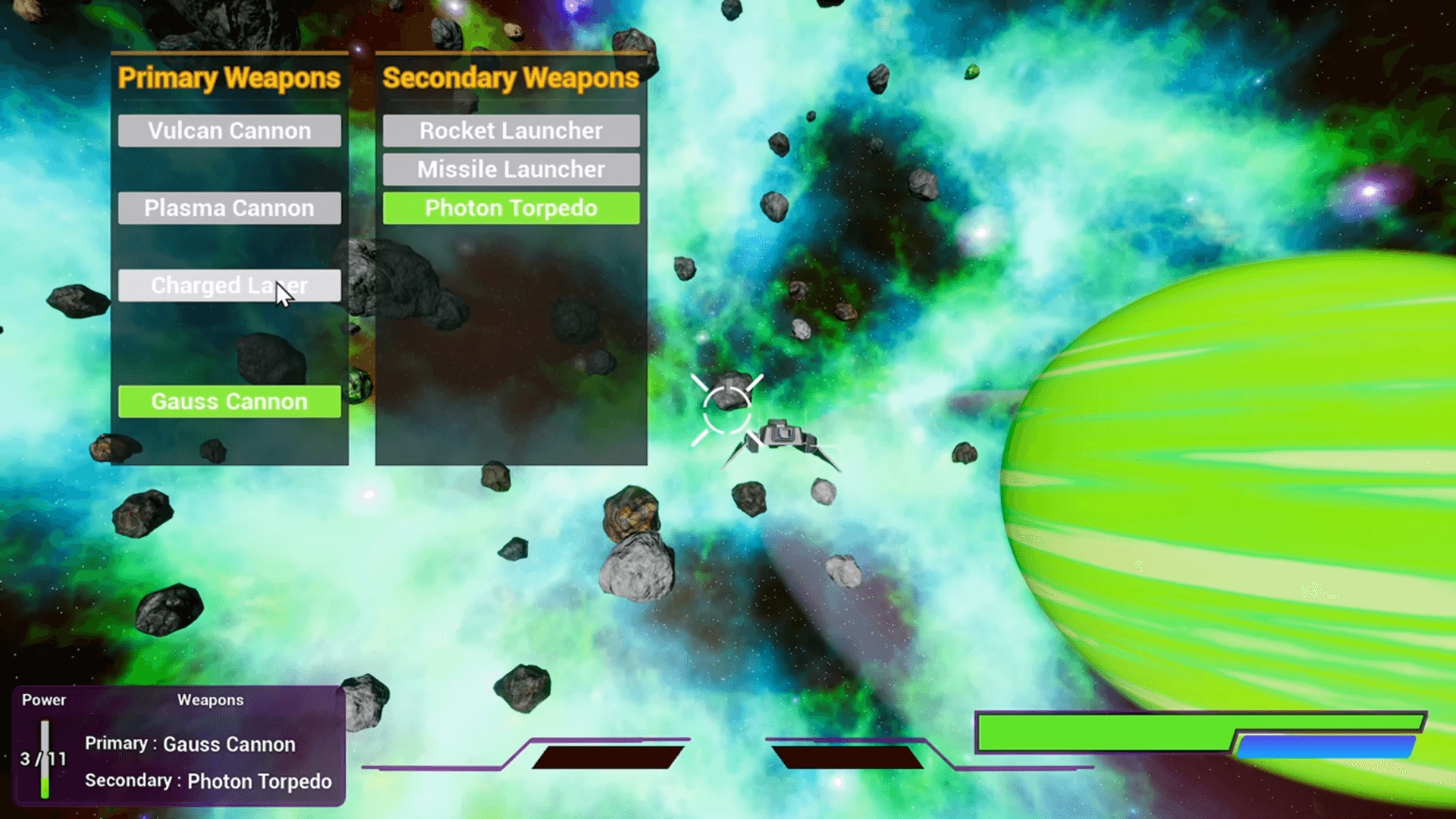The height and width of the screenshot is (819, 1456).
Task: Select the Vulcan Cannon primary weapon
Action: pos(229,130)
